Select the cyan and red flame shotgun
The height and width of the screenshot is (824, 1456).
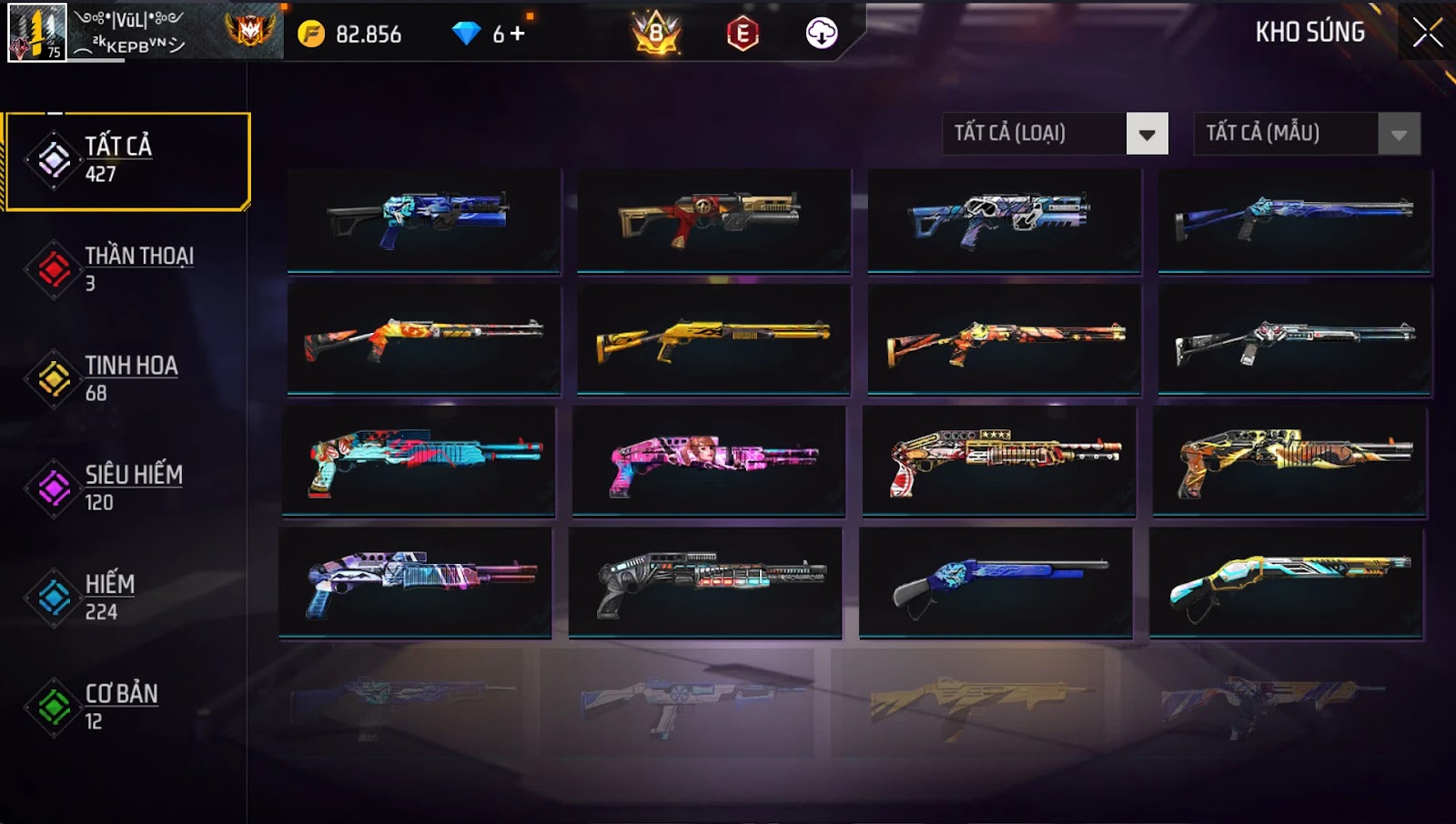point(420,460)
